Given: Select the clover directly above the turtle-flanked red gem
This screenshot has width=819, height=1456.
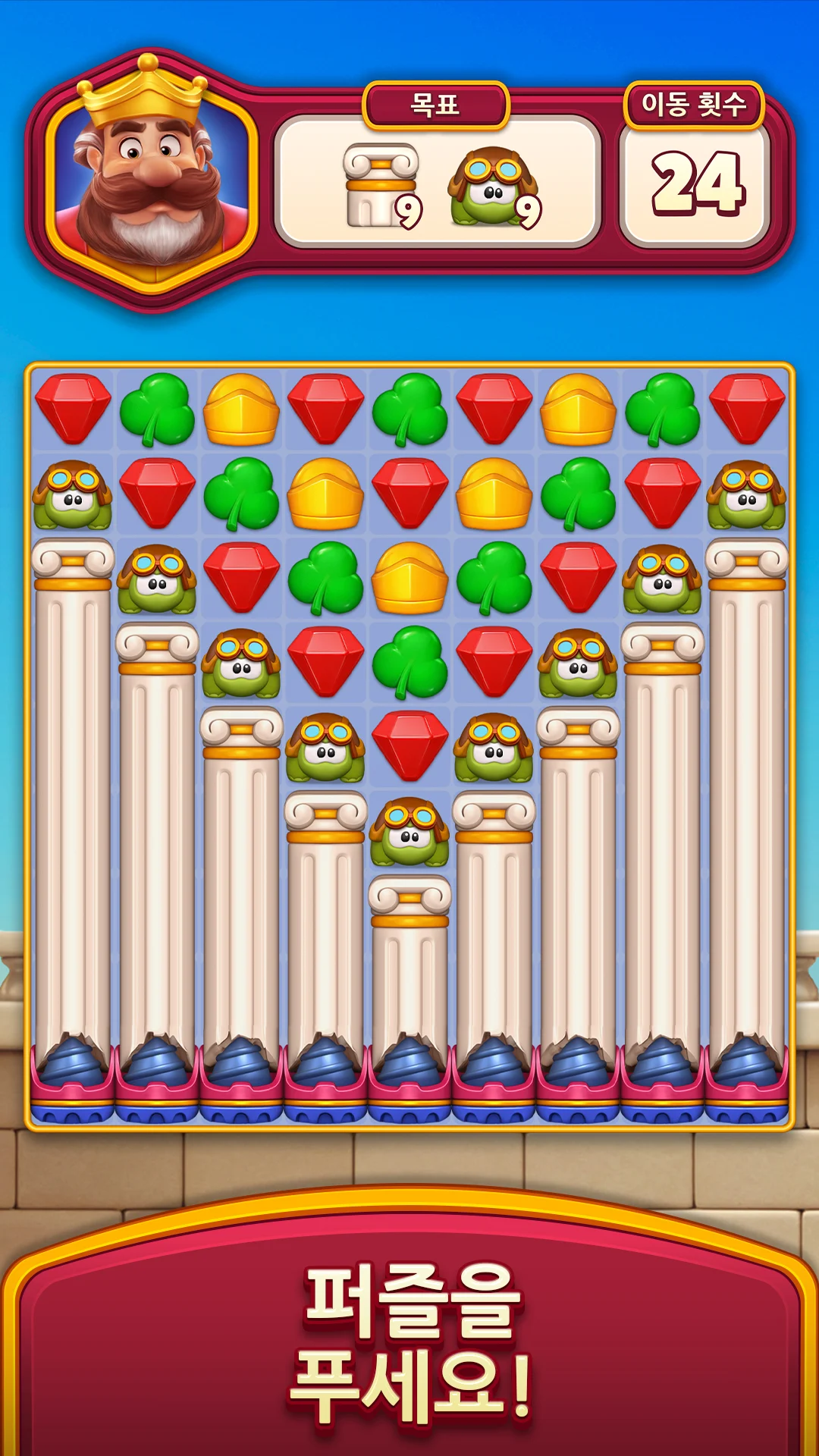Looking at the screenshot, I should pyautogui.click(x=409, y=661).
